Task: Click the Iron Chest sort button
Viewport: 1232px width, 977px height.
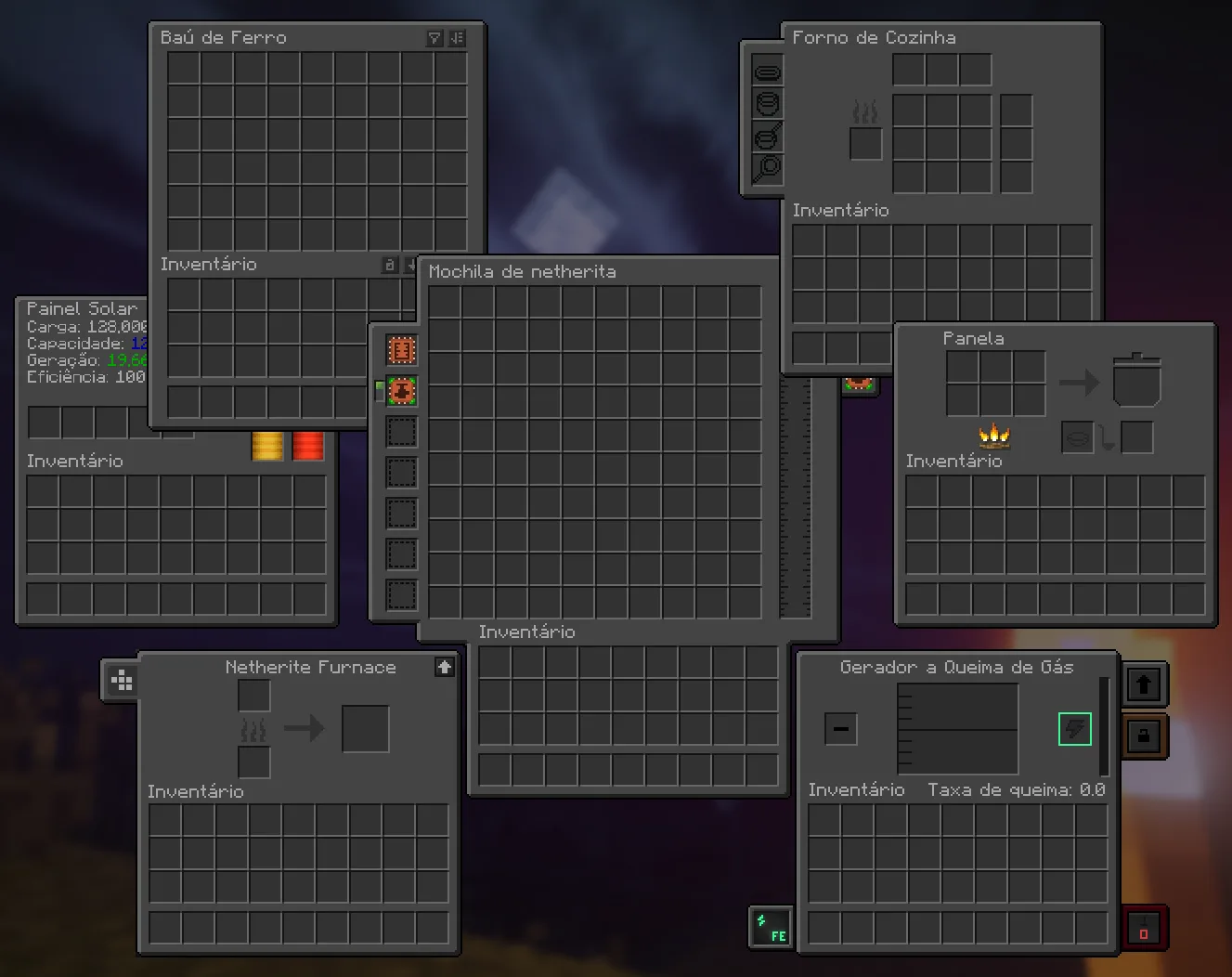Action: 457,38
